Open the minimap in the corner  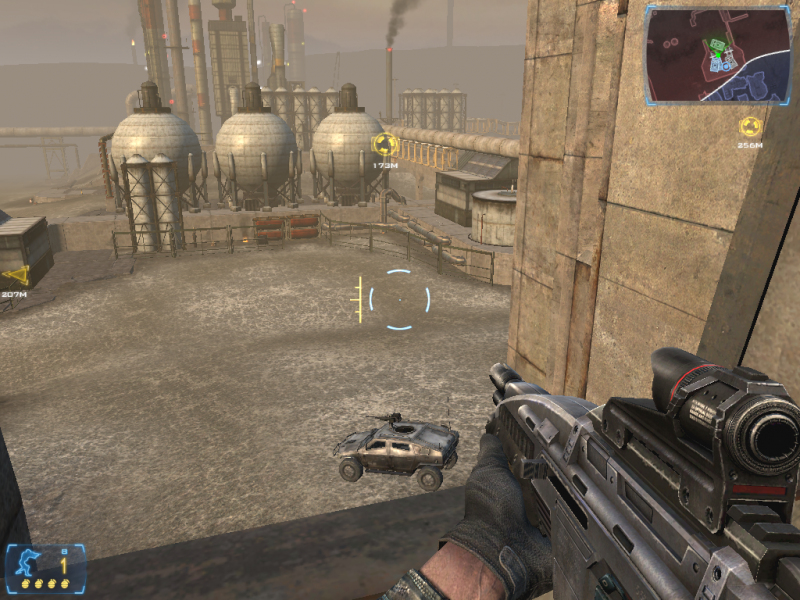pyautogui.click(x=719, y=54)
